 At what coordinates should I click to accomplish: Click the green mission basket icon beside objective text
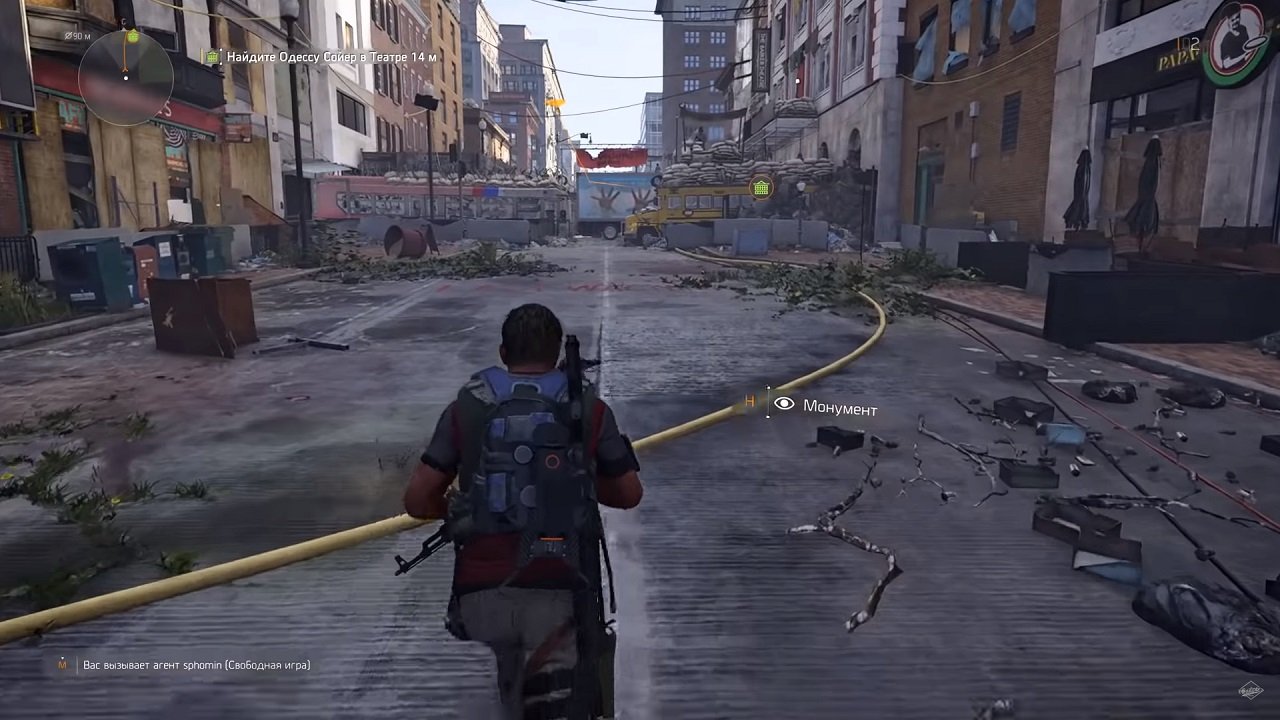tap(212, 57)
